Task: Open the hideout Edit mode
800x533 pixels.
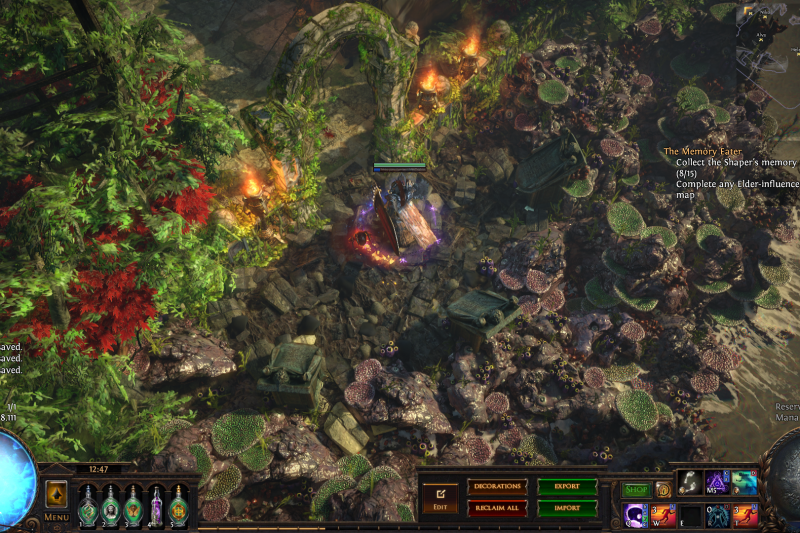Action: (x=440, y=497)
